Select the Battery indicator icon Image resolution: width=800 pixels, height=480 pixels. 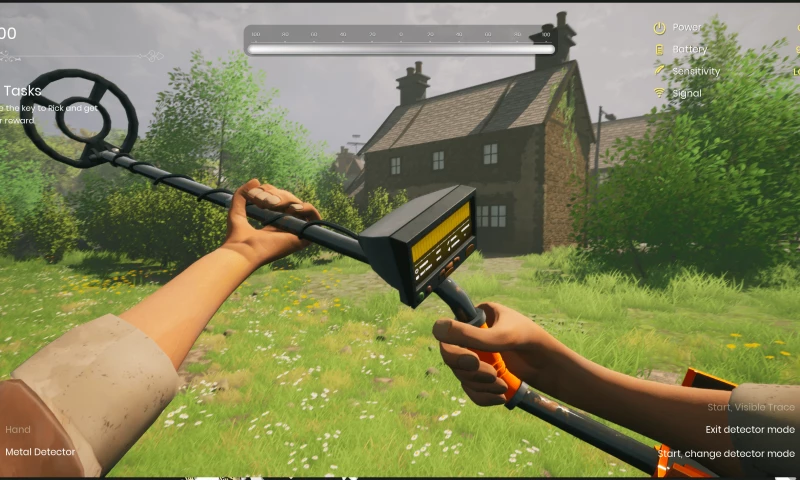tap(659, 50)
